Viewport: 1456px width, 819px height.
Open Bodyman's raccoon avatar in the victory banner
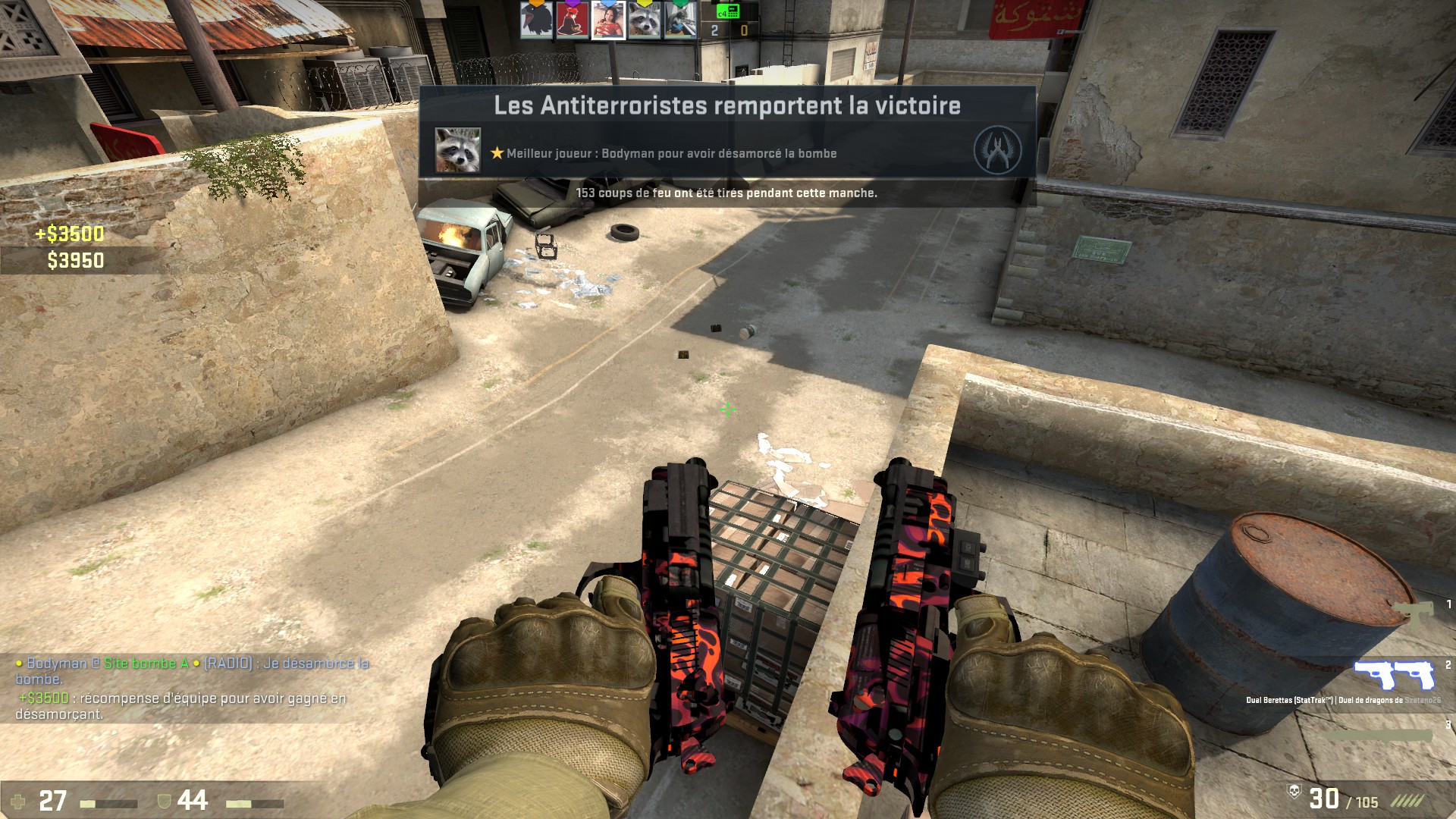[x=457, y=149]
